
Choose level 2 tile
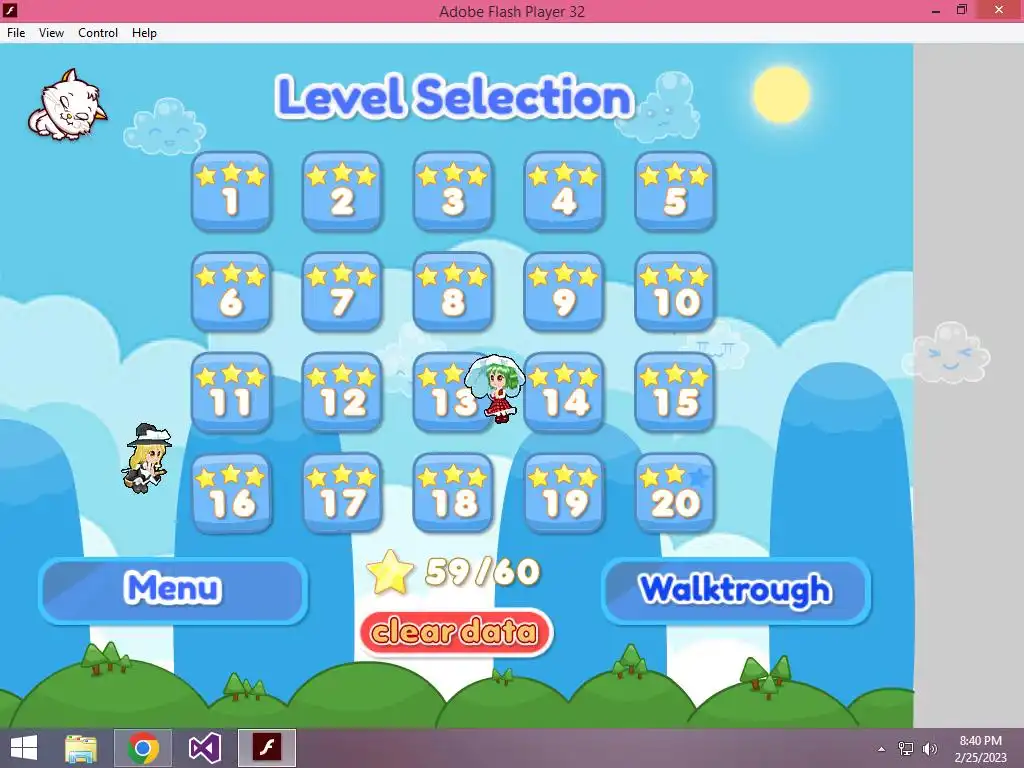[342, 191]
